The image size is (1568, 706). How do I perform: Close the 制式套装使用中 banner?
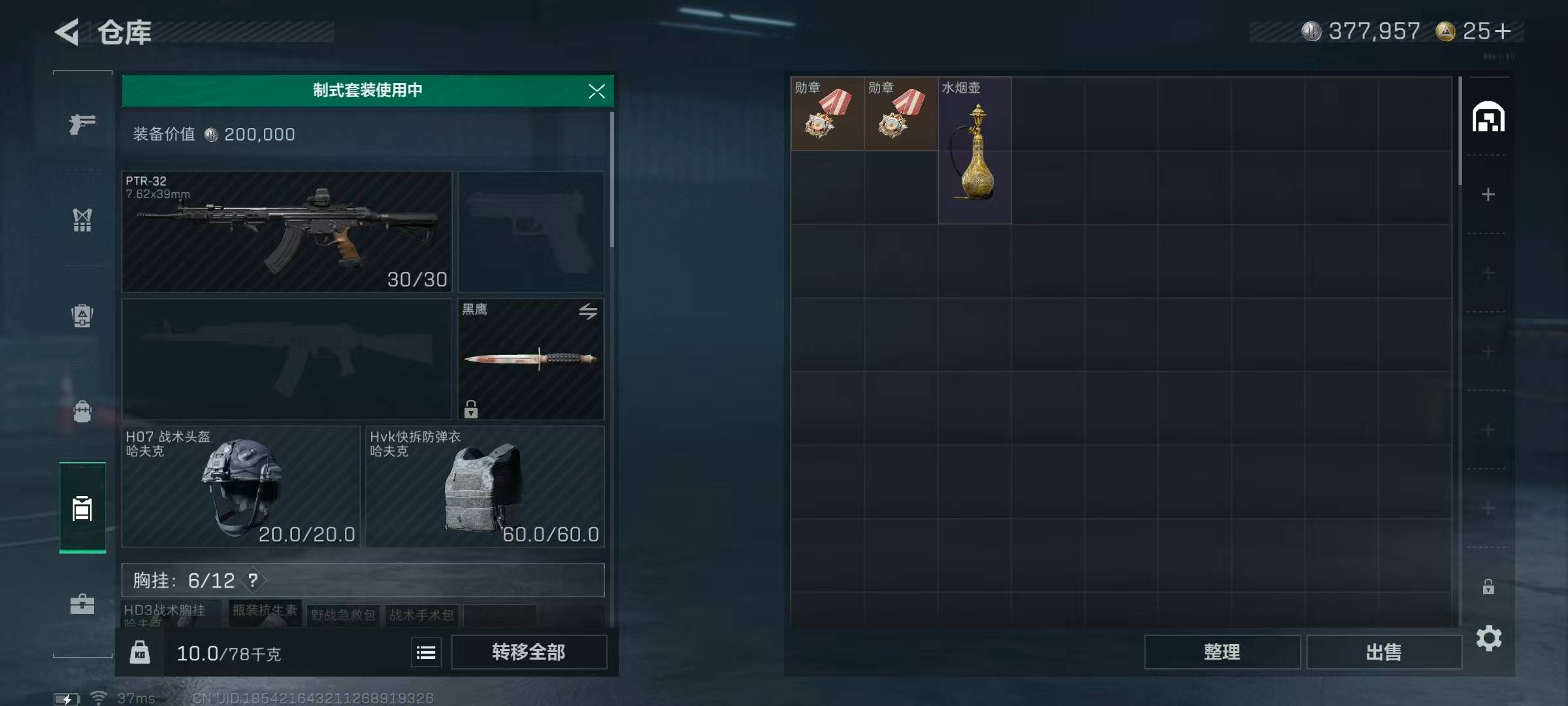596,92
